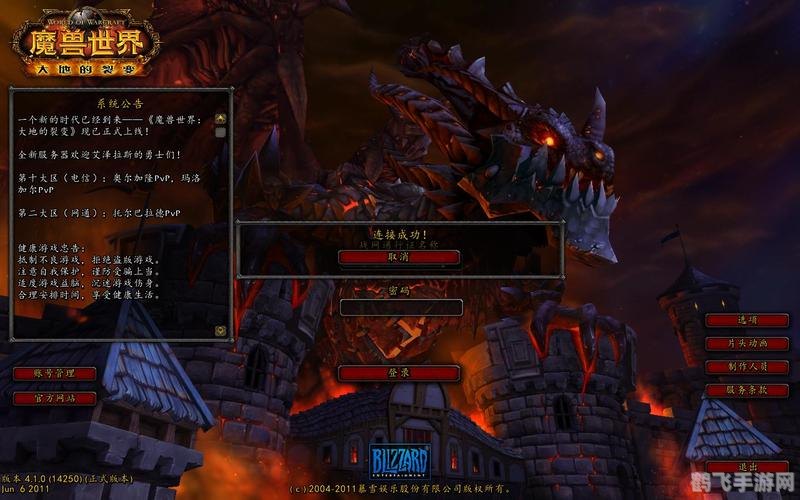Click the 密码 password field
The height and width of the screenshot is (500, 800).
coord(399,307)
